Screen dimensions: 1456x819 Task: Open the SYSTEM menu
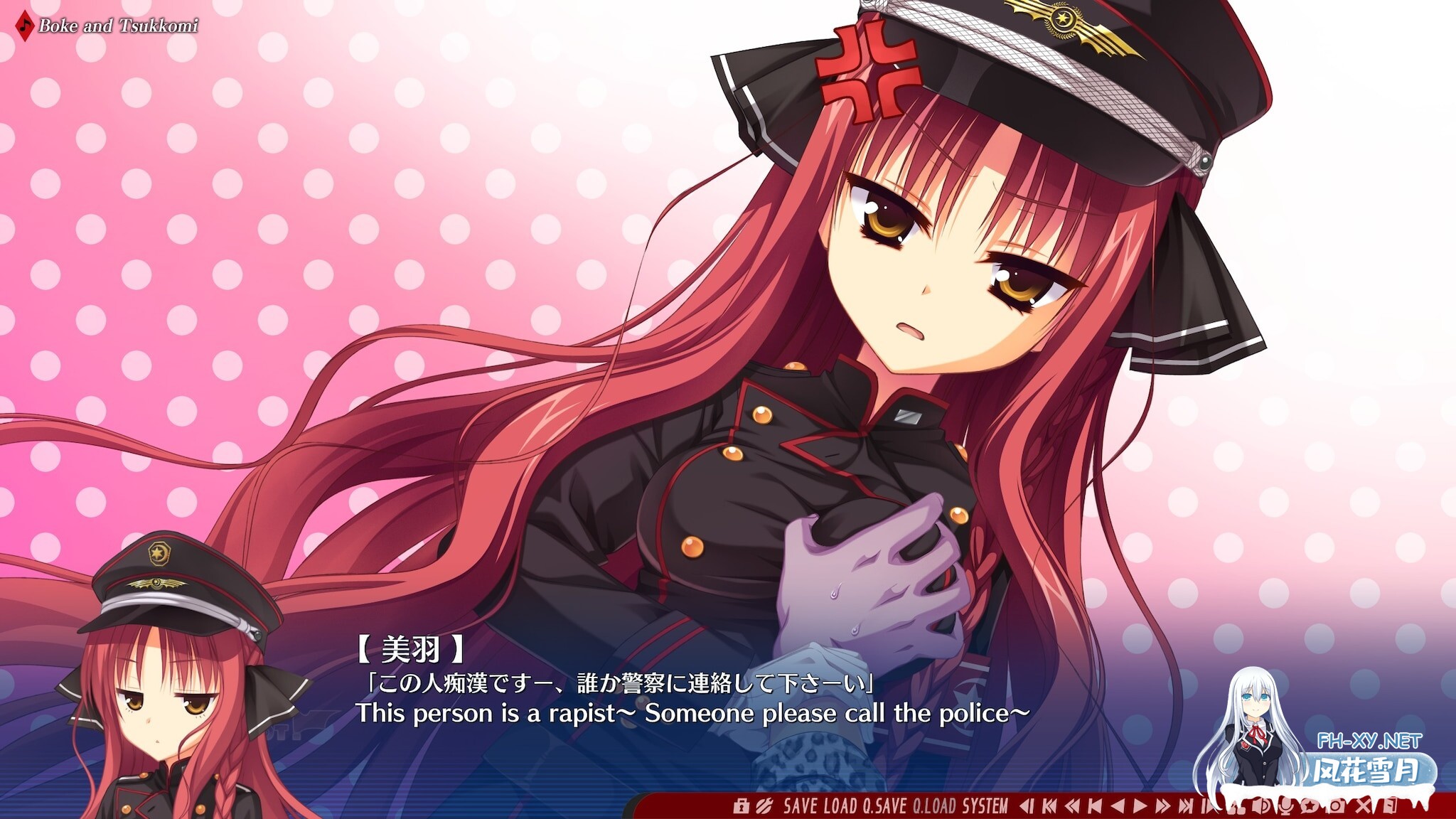tap(985, 806)
